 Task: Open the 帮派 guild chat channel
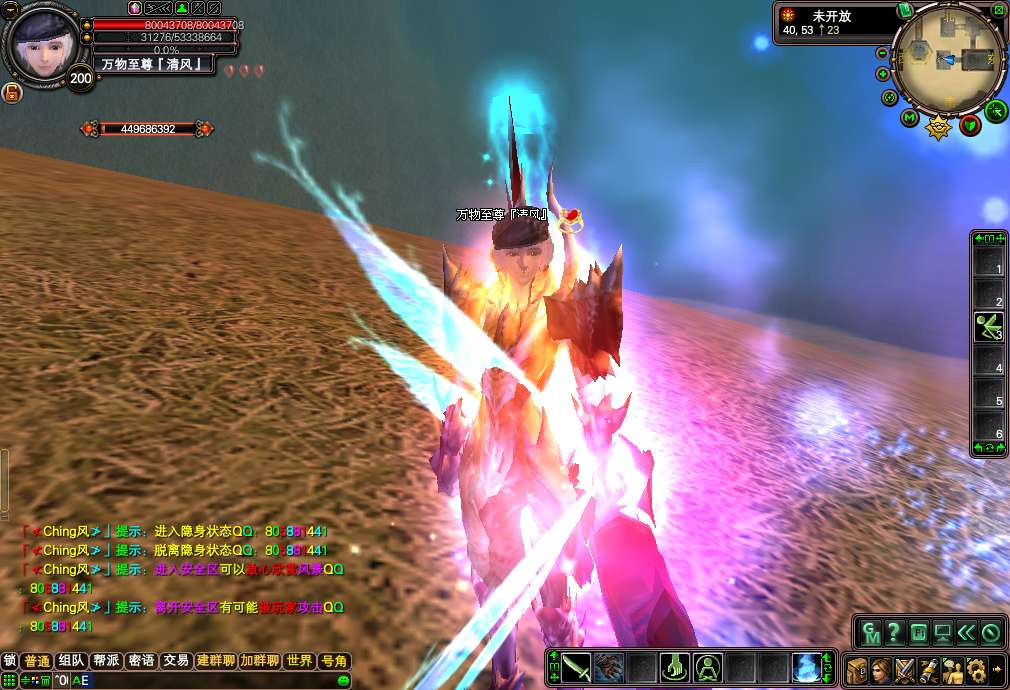[x=106, y=661]
